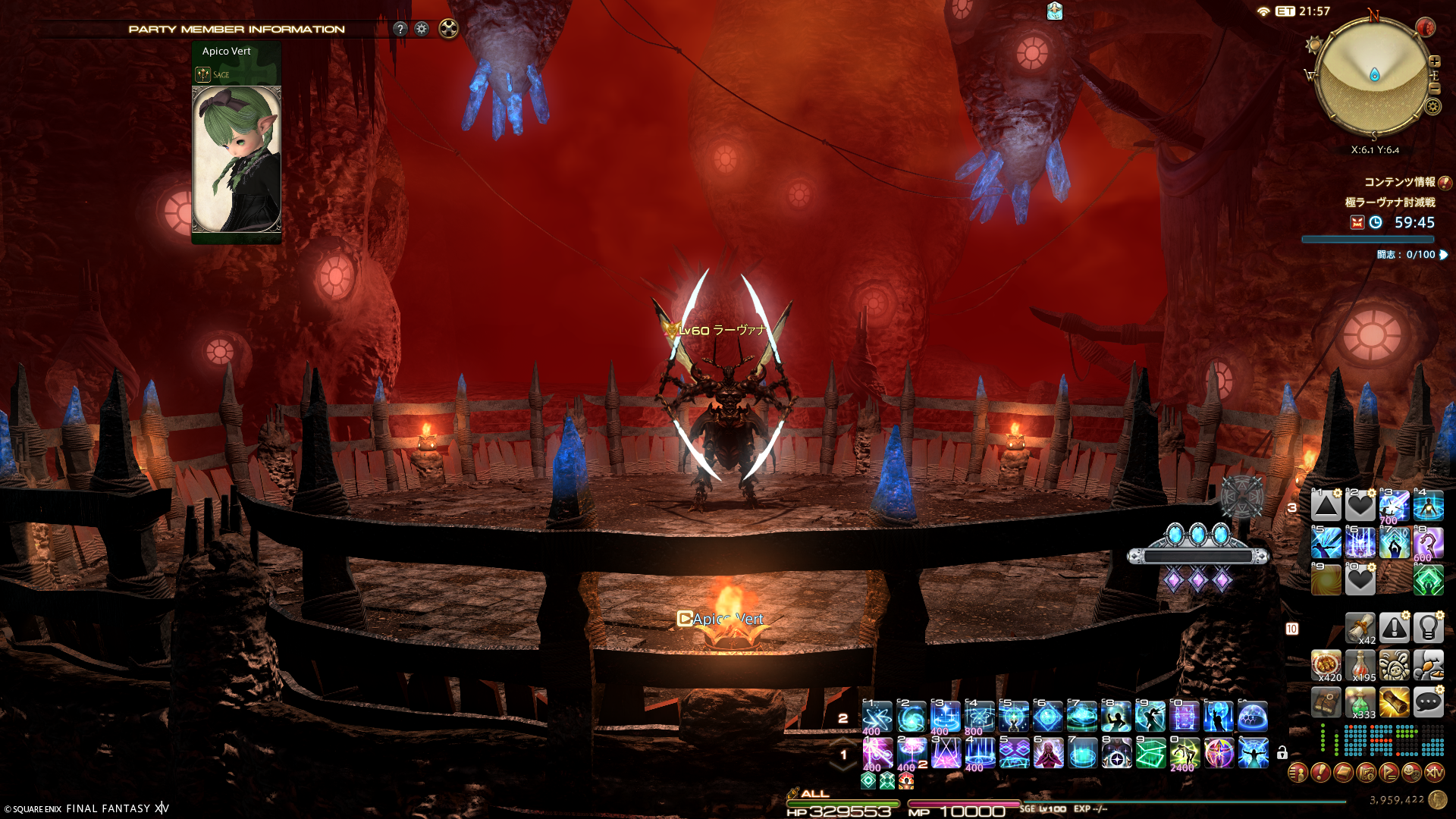
Task: Zoom out the minimap with minus button
Action: (1434, 88)
